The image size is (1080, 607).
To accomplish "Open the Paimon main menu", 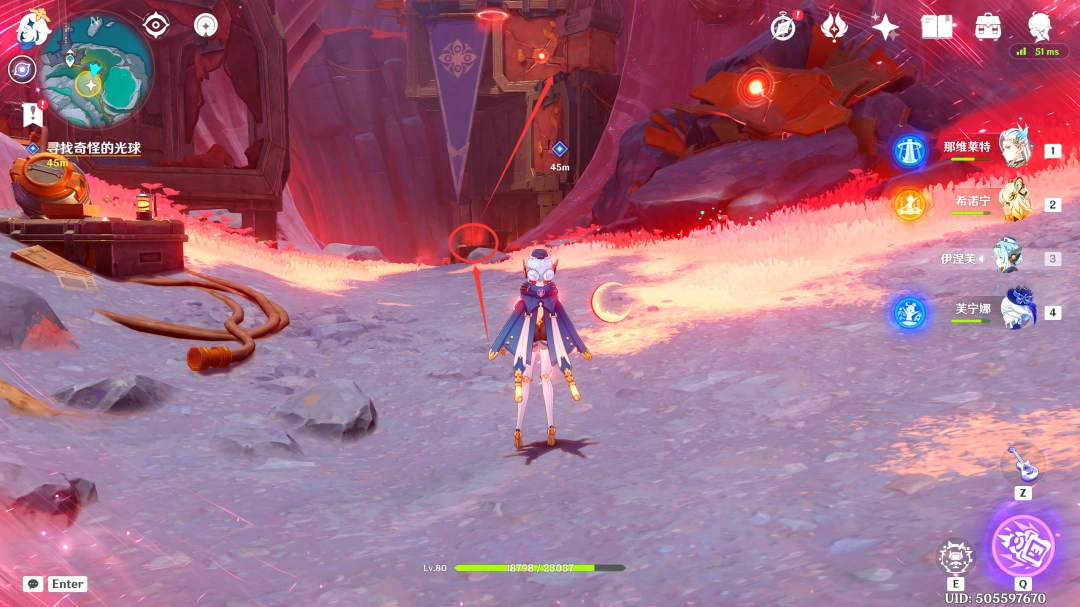I will [x=33, y=29].
